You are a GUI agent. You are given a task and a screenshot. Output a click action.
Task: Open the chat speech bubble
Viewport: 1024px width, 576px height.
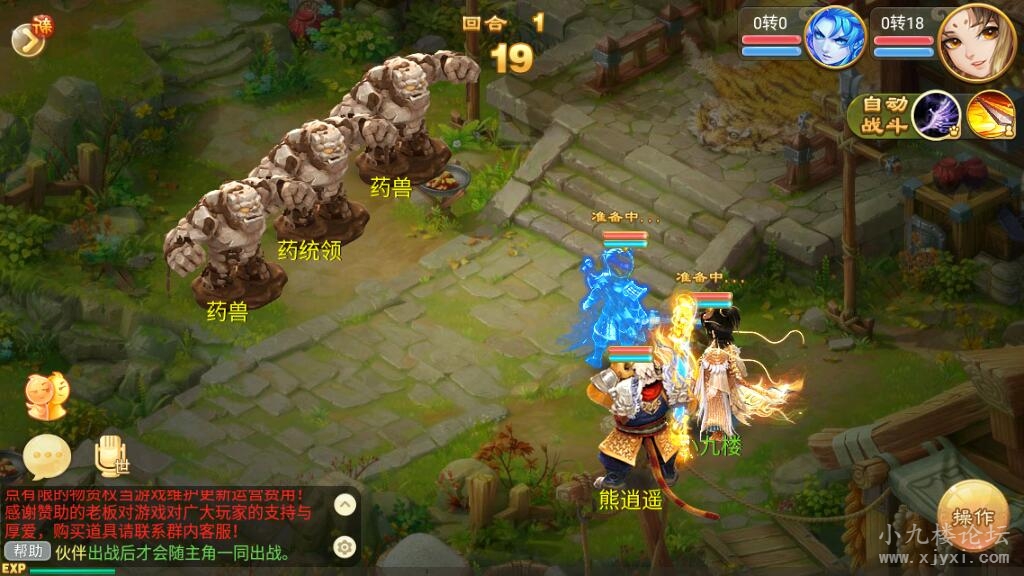click(47, 458)
